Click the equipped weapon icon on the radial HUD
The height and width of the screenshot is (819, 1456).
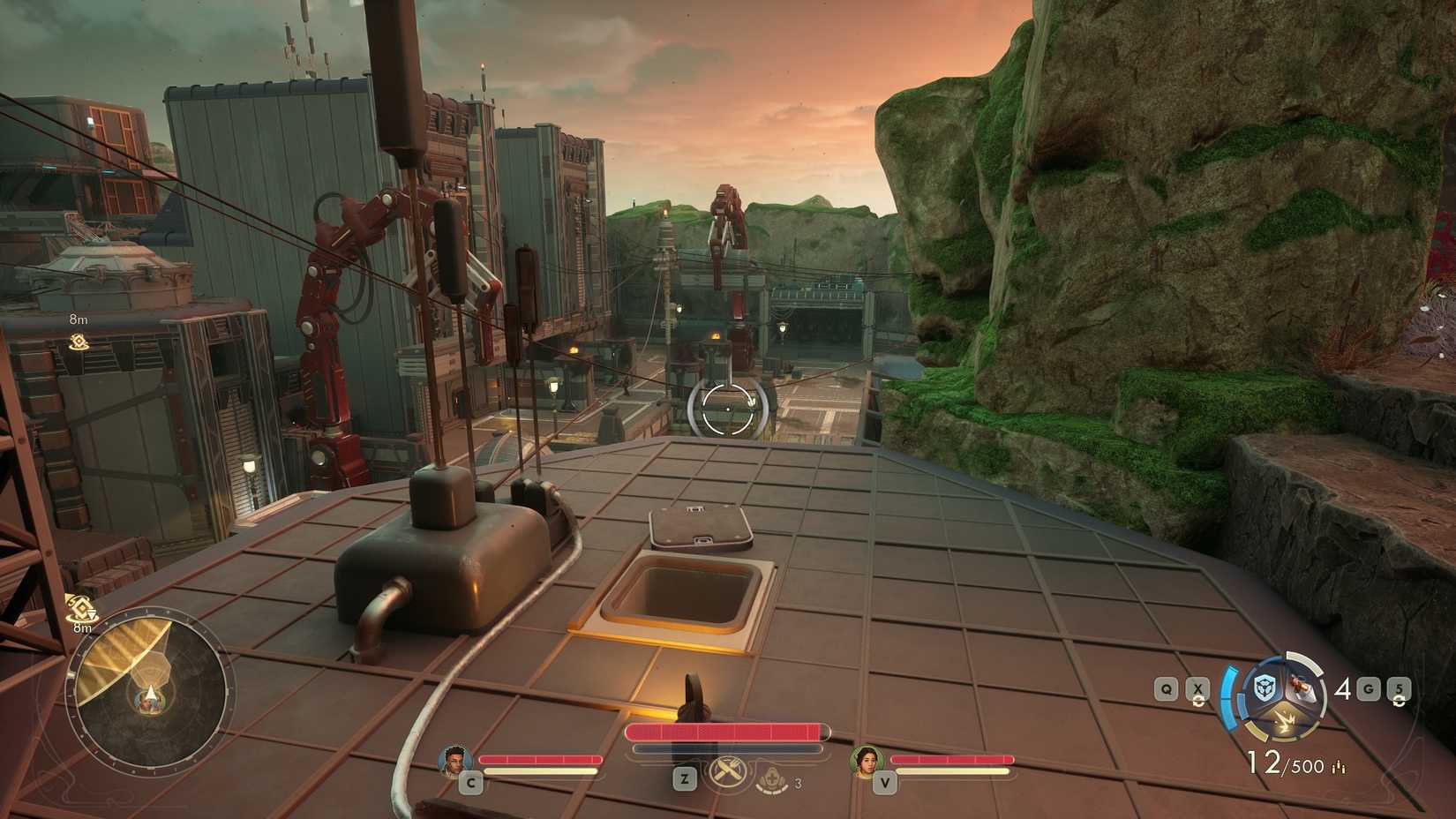(x=1300, y=684)
